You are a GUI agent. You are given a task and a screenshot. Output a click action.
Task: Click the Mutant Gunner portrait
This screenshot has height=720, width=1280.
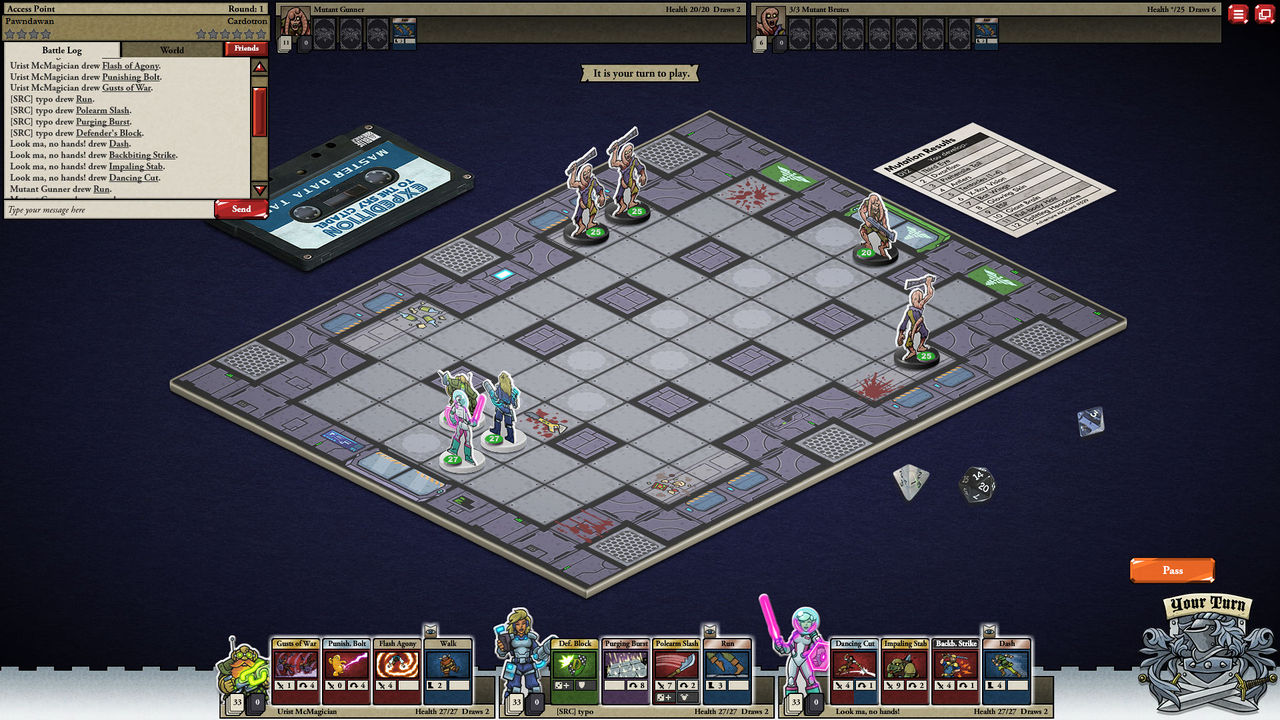pos(296,22)
